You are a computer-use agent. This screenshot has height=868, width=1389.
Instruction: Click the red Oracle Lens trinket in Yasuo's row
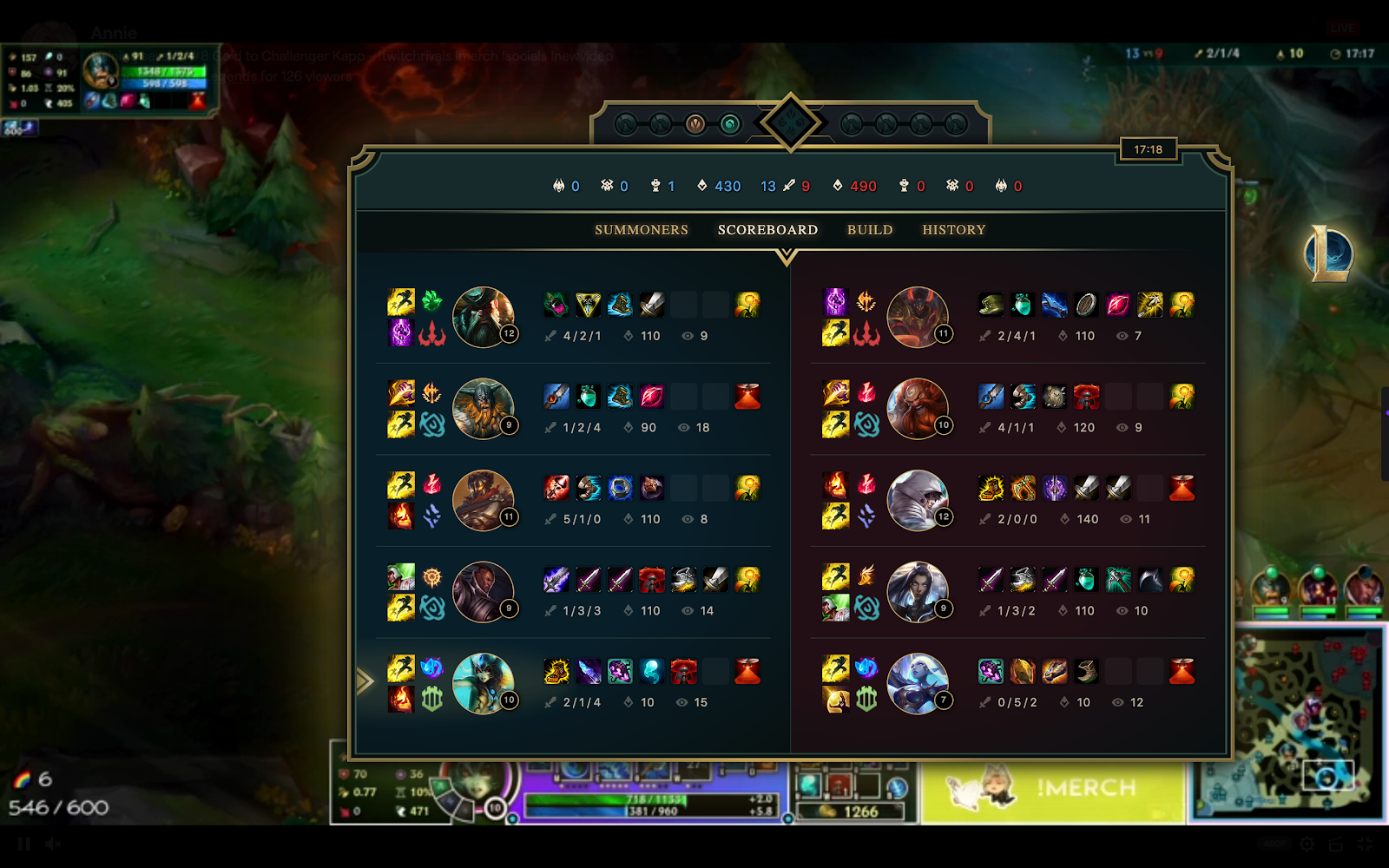(748, 489)
